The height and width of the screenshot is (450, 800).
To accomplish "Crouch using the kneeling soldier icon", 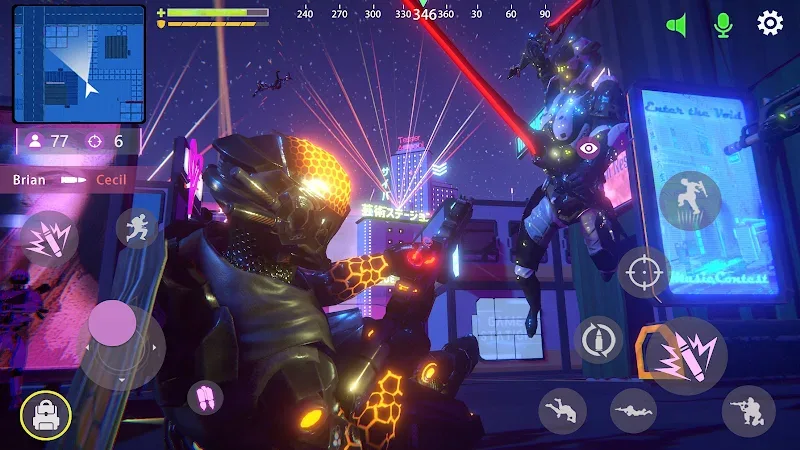I will click(x=748, y=410).
